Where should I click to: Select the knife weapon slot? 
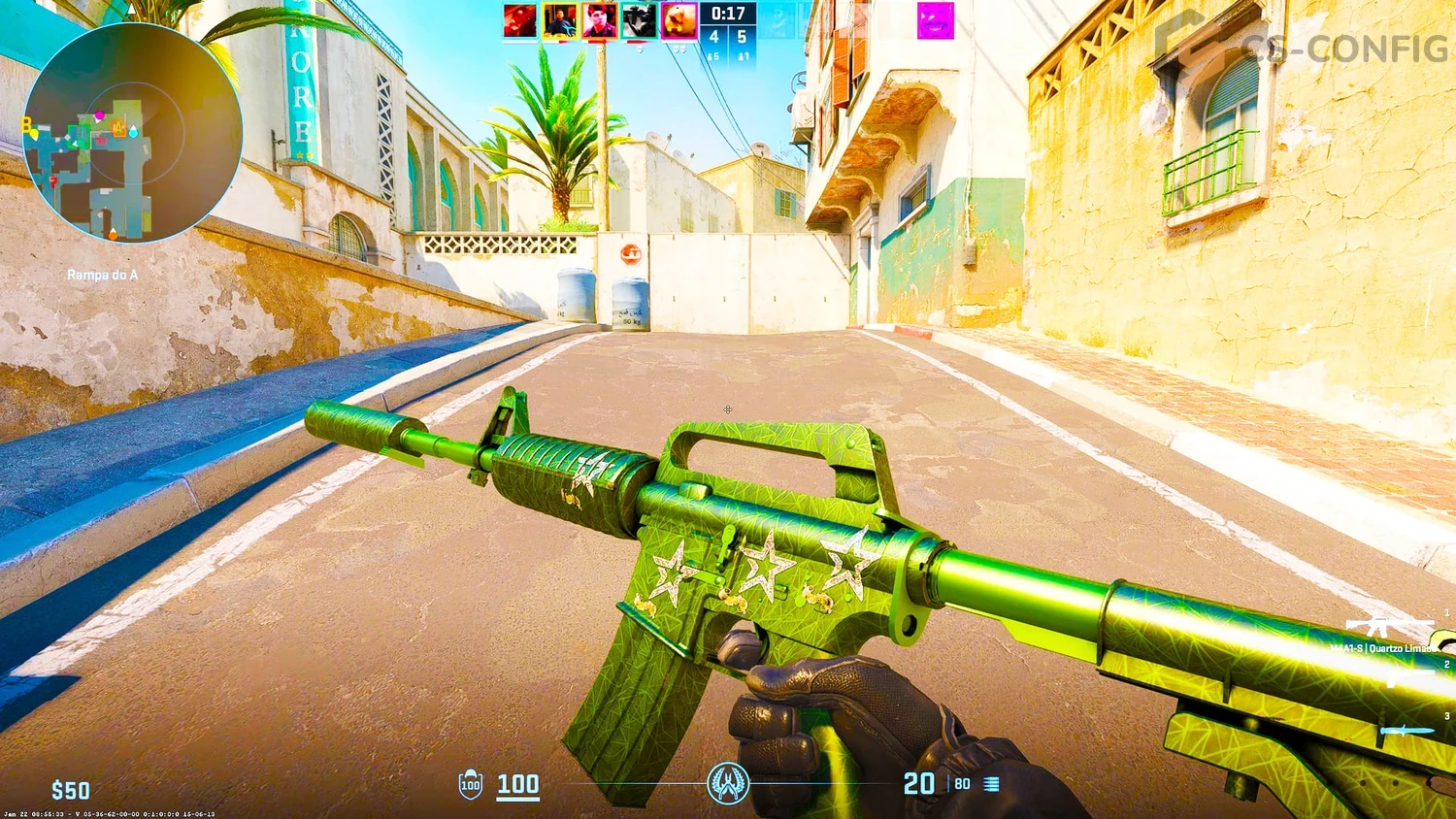pos(1407,730)
